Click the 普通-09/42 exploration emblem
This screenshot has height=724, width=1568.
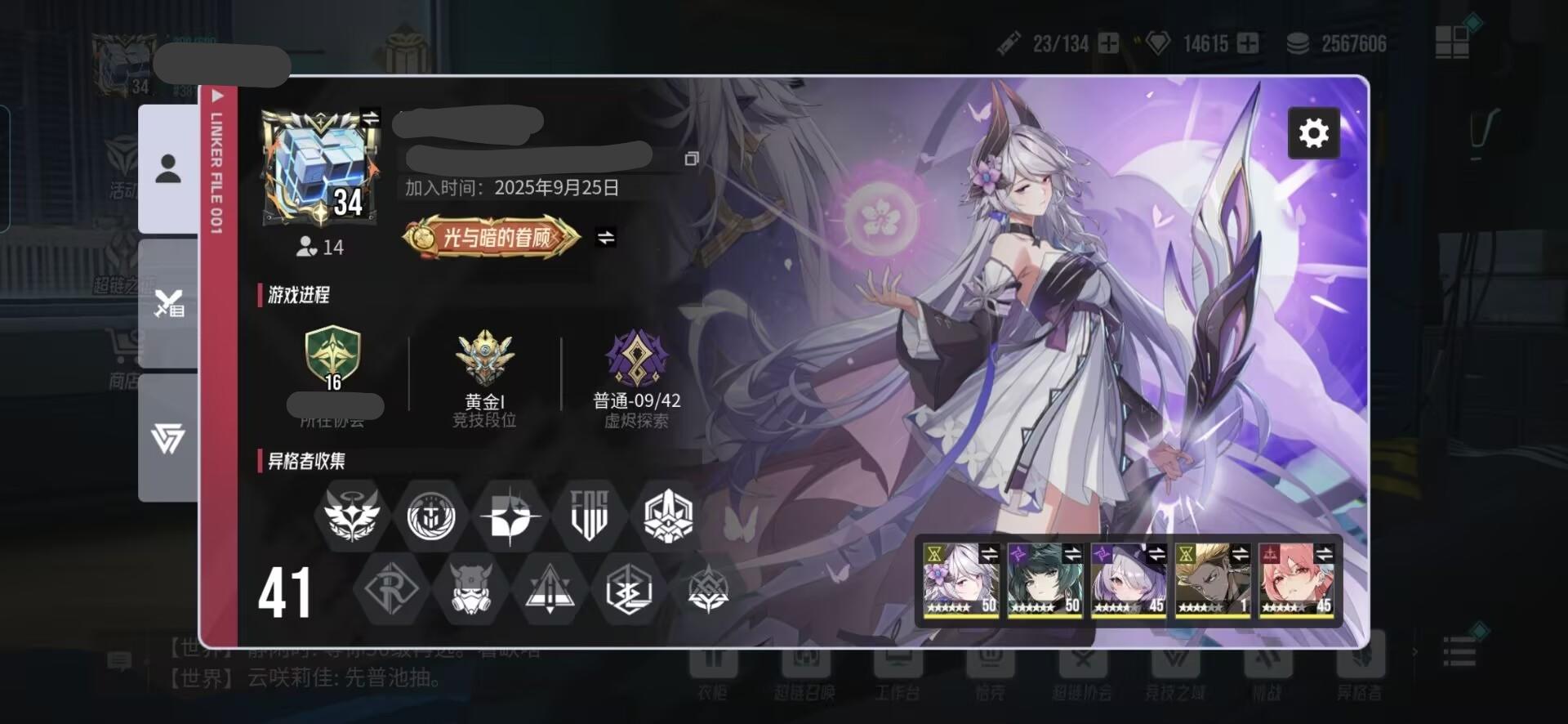pyautogui.click(x=636, y=360)
